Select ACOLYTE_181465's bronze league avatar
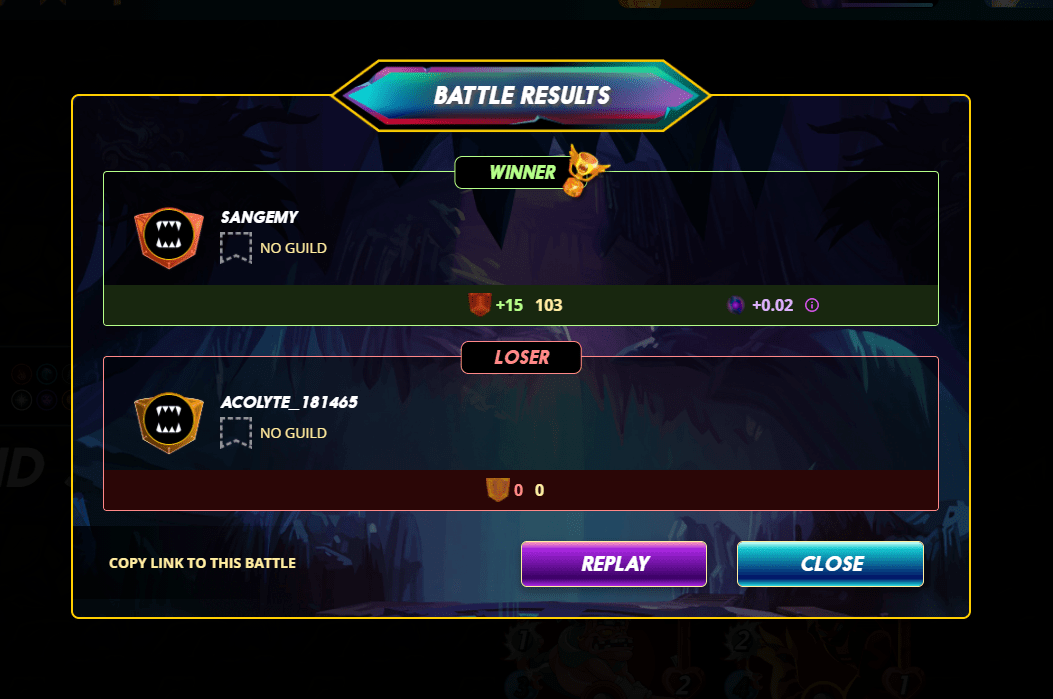 pyautogui.click(x=161, y=423)
